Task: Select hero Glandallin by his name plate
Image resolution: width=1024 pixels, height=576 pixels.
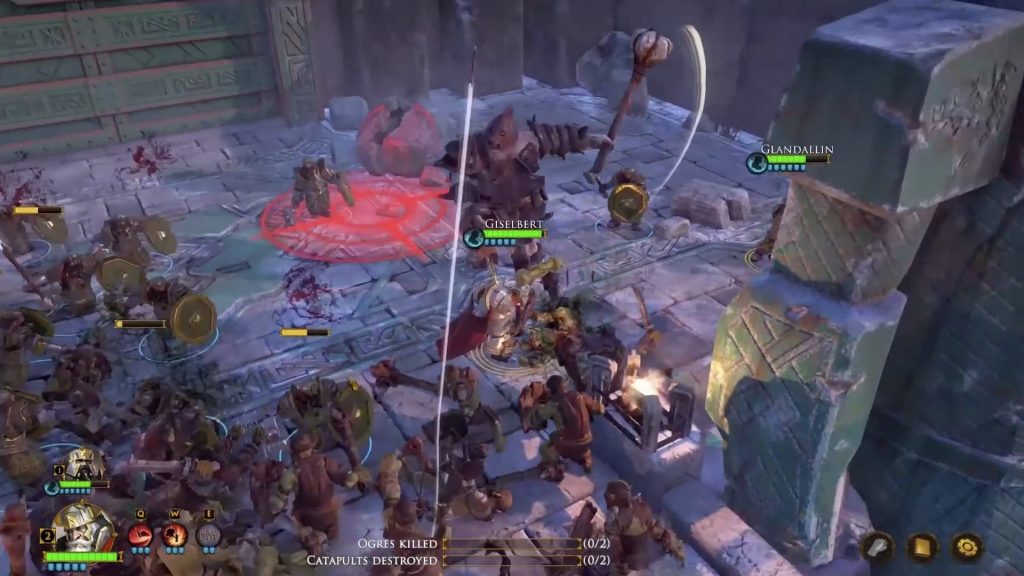Action: tap(796, 150)
